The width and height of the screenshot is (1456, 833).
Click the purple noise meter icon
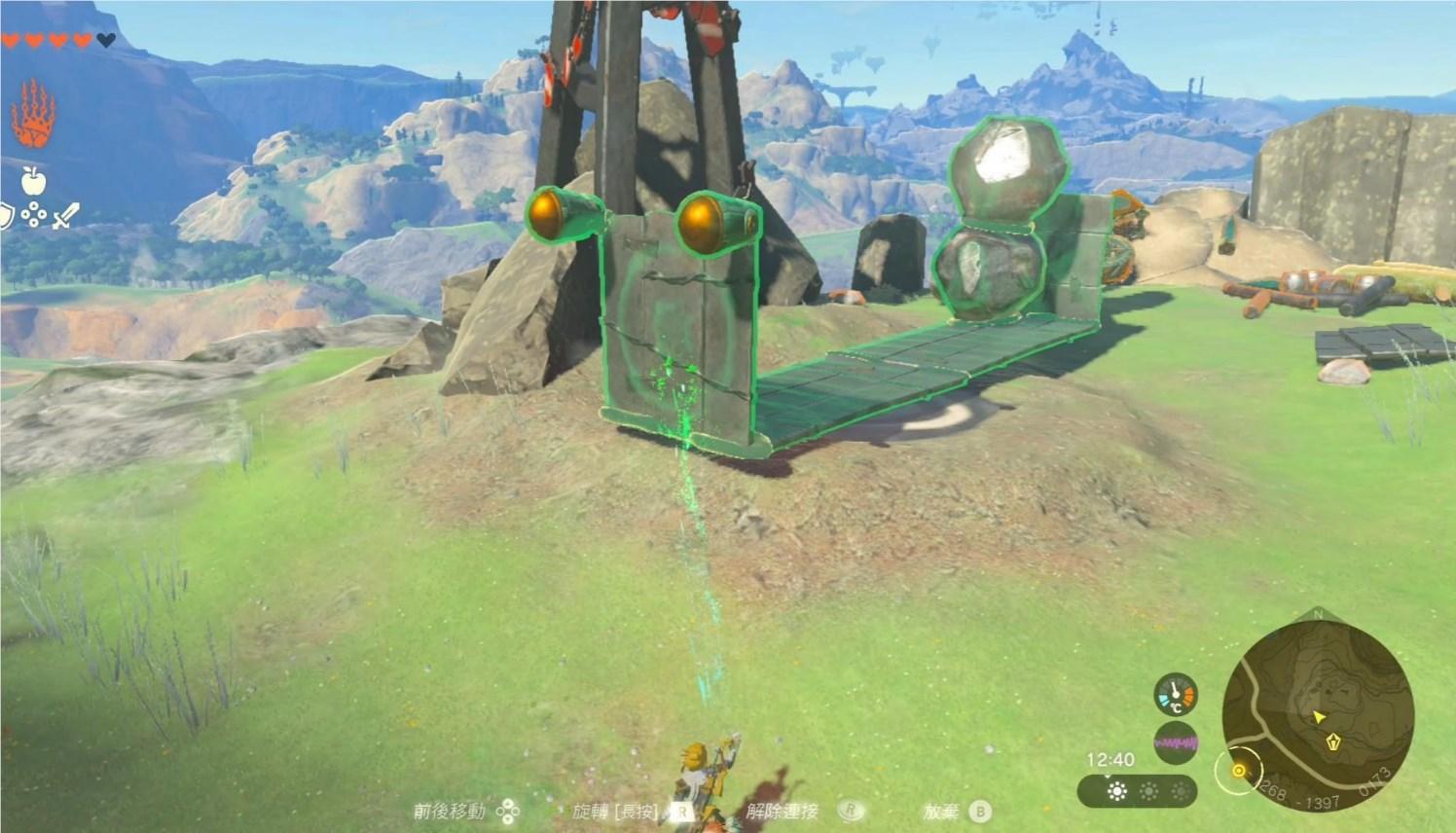[1176, 741]
